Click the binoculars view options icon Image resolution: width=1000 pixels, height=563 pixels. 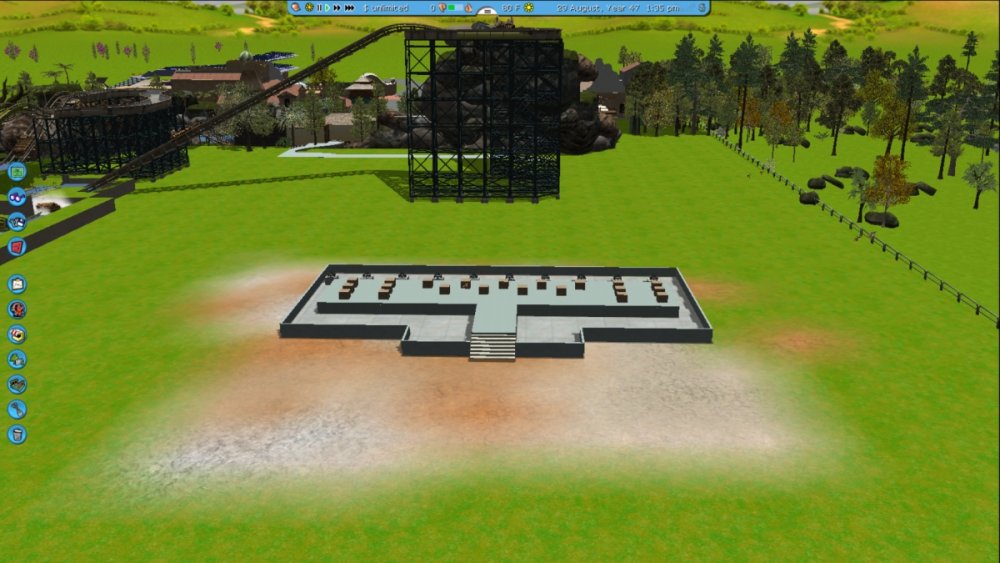point(17,196)
